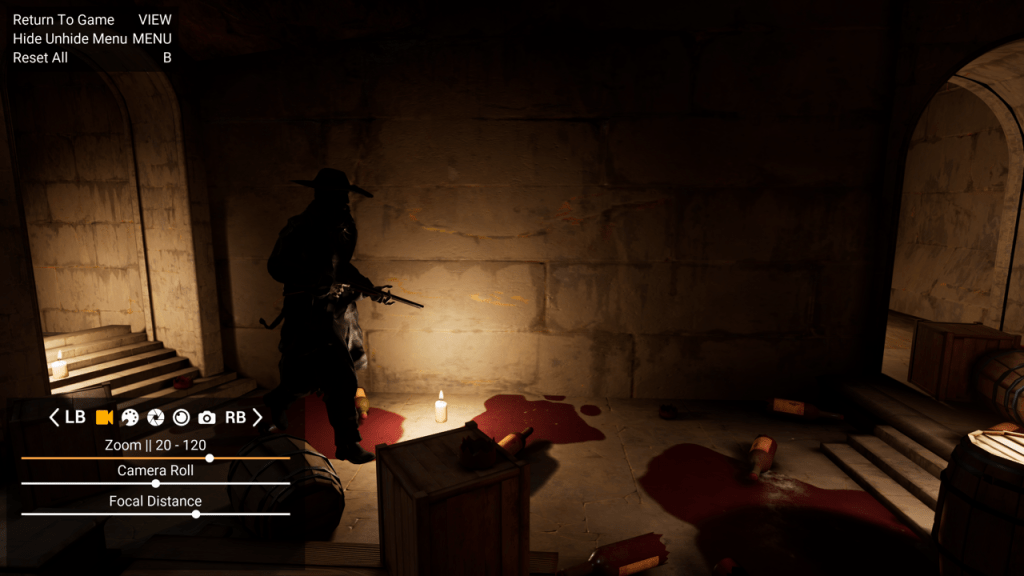
Task: Switch to the aperture shutter tab
Action: (x=156, y=418)
